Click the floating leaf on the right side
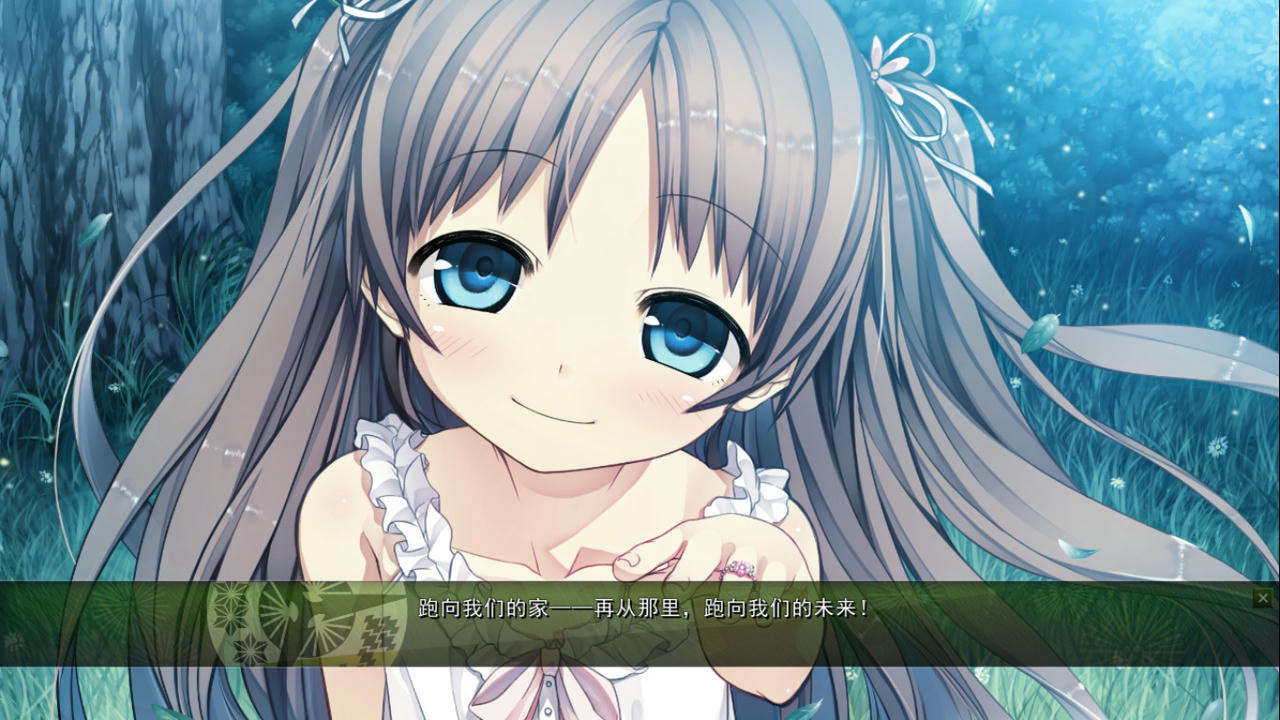This screenshot has width=1280, height=720. (1040, 330)
